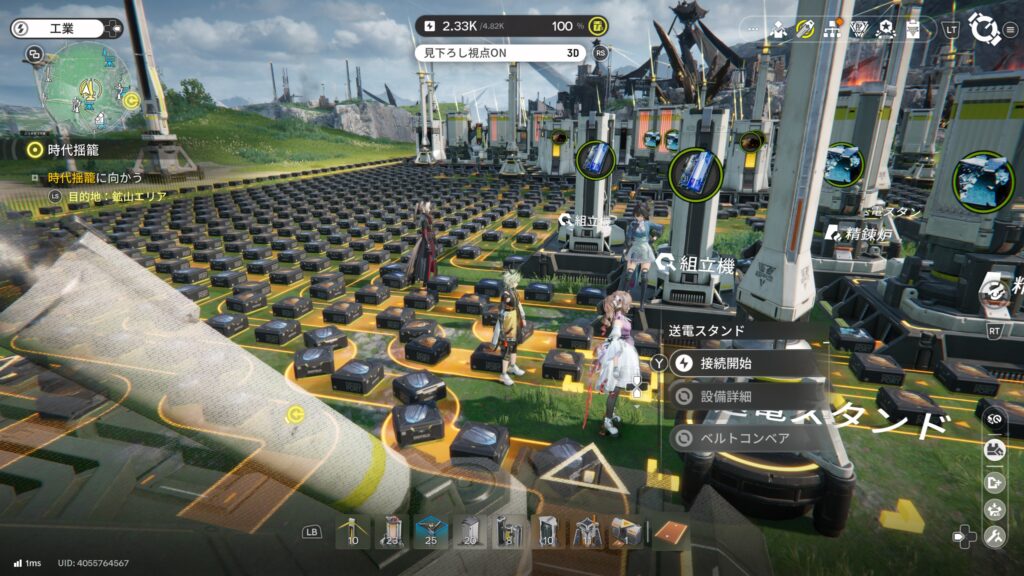The width and height of the screenshot is (1024, 576).
Task: Open the 工業 mode selector
Action: (62, 29)
